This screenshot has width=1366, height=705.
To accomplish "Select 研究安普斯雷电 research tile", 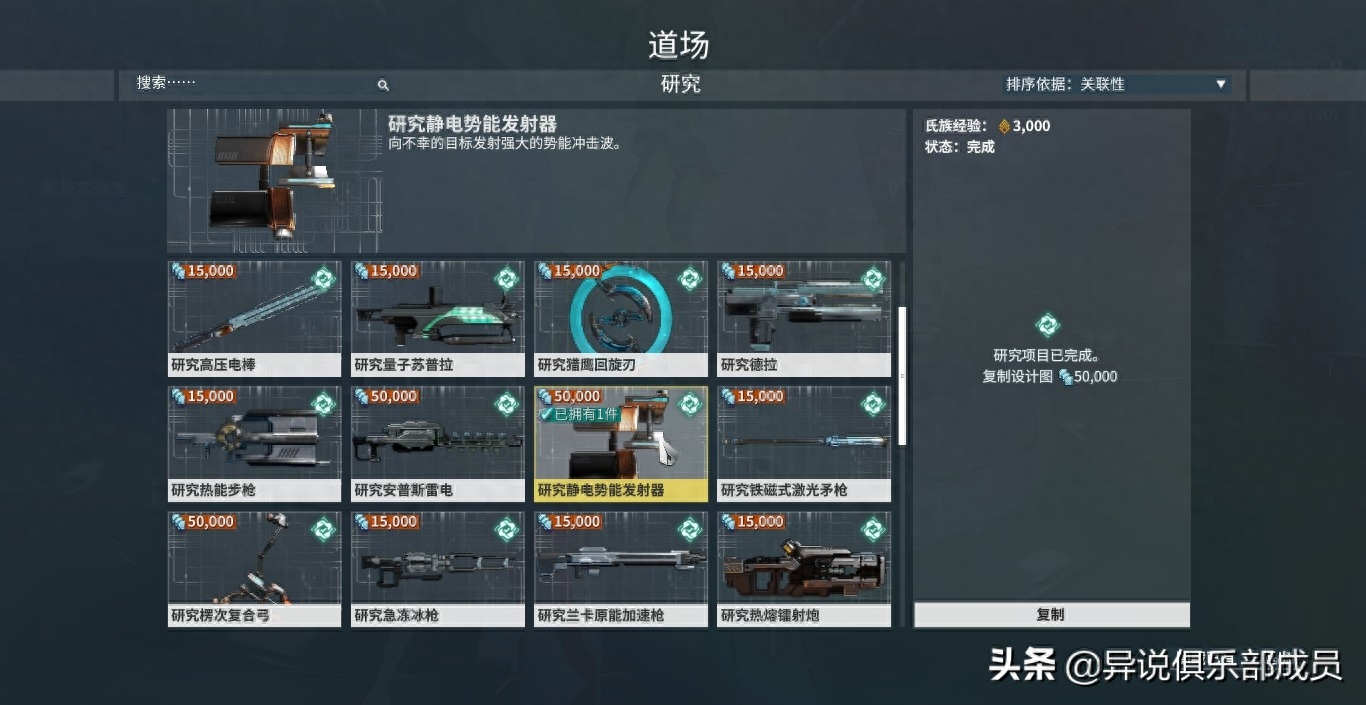I will [437, 443].
